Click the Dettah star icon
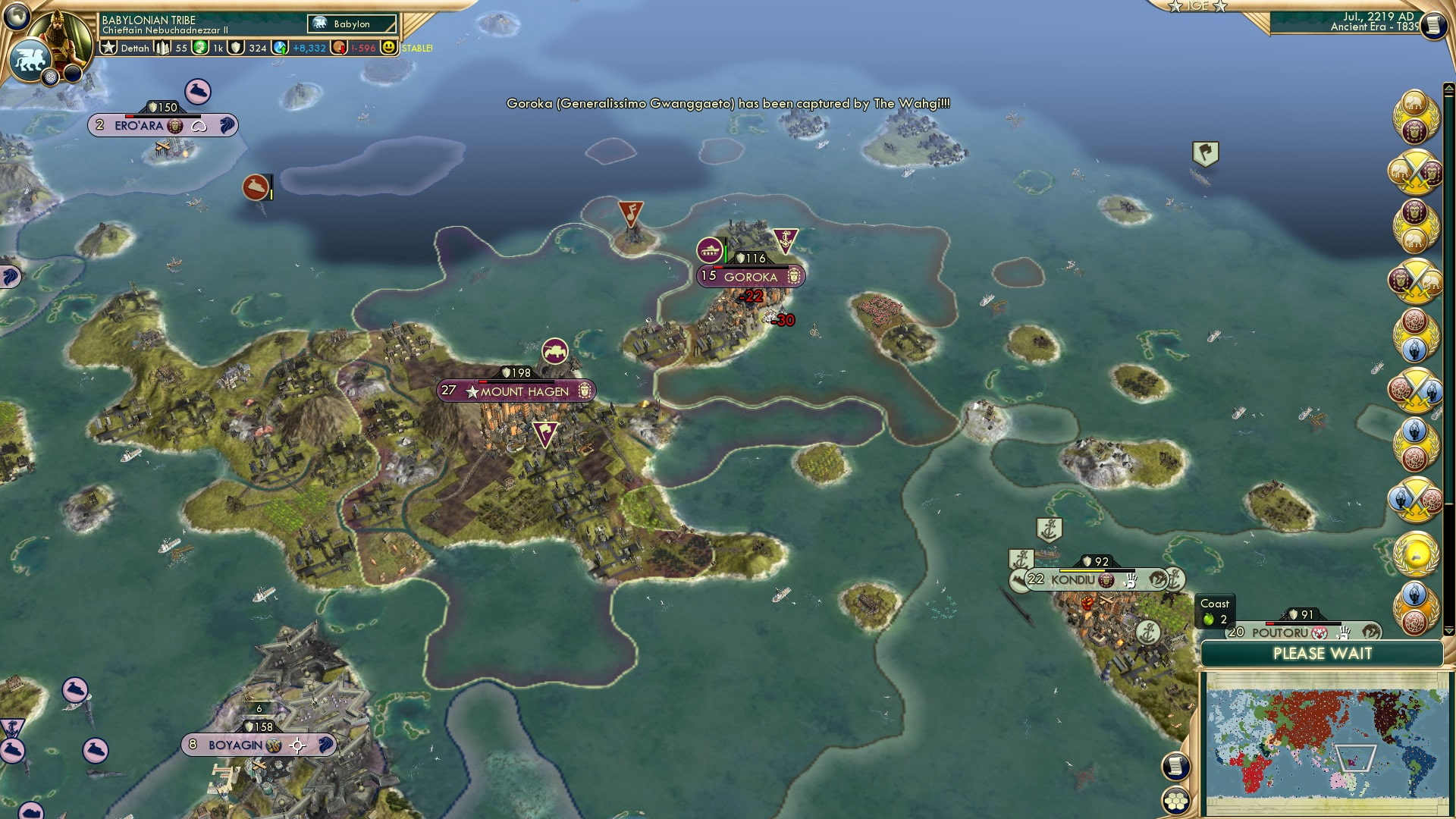The height and width of the screenshot is (819, 1456). pyautogui.click(x=109, y=47)
